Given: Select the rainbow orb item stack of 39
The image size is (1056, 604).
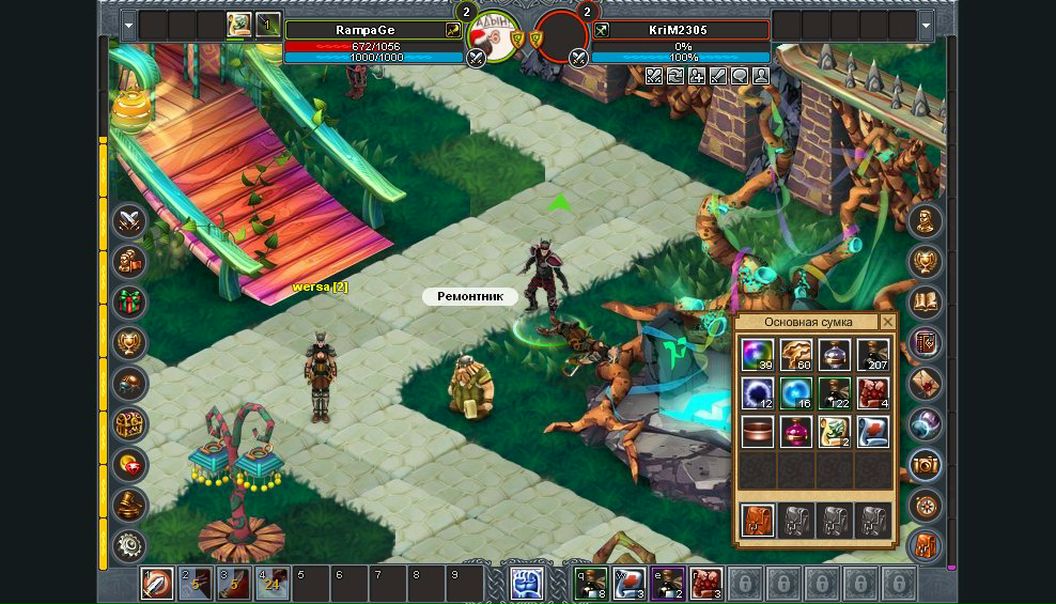Looking at the screenshot, I should point(757,355).
